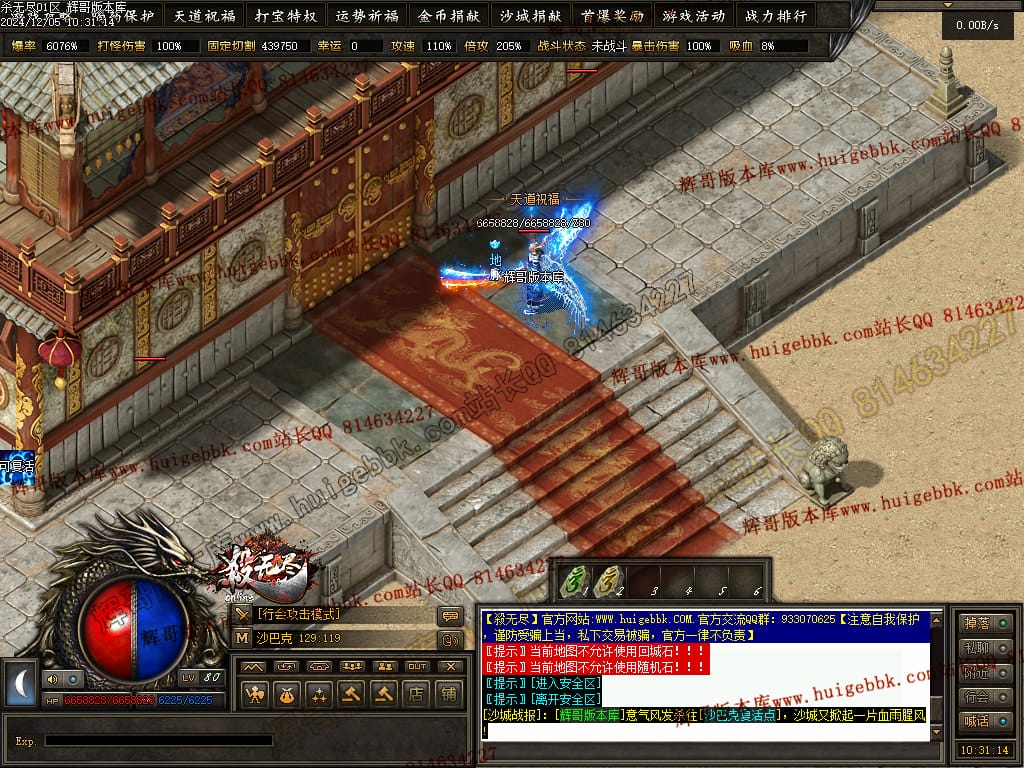Screen dimensions: 1024x768
Task: Use the yellow rune in hotbar slot 2
Action: point(607,581)
